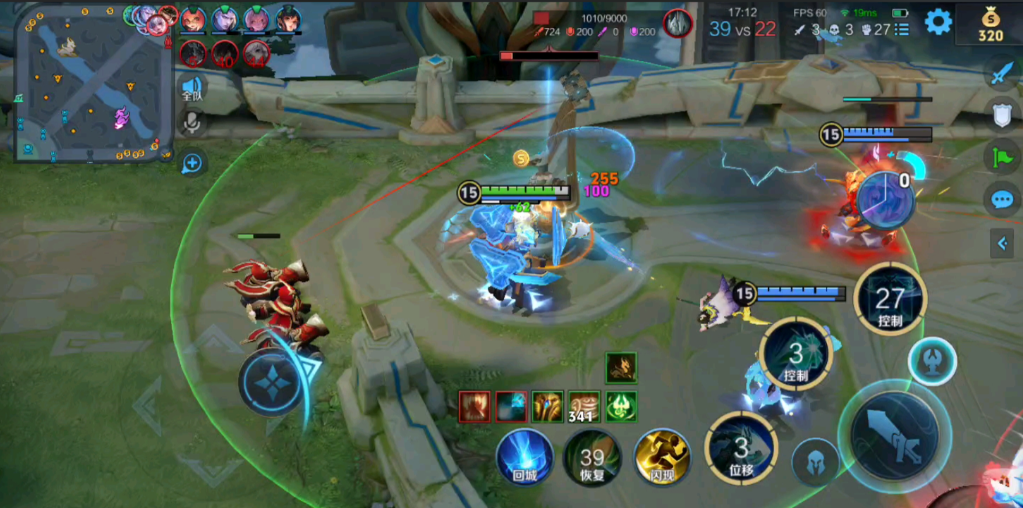Send the blue sword attack signal
The height and width of the screenshot is (508, 1023).
(x=1002, y=73)
